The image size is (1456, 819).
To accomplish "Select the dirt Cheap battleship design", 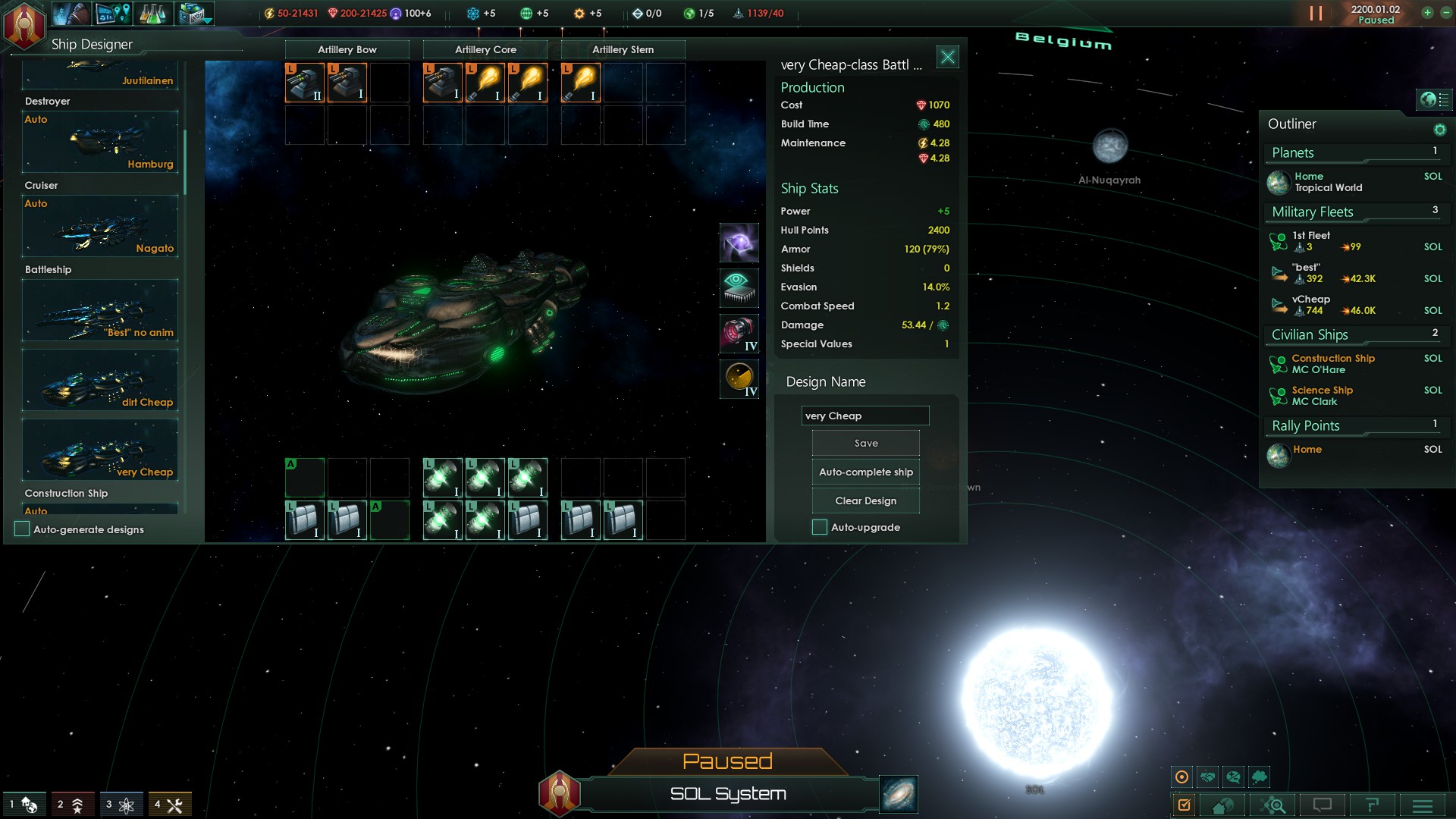I will (100, 381).
